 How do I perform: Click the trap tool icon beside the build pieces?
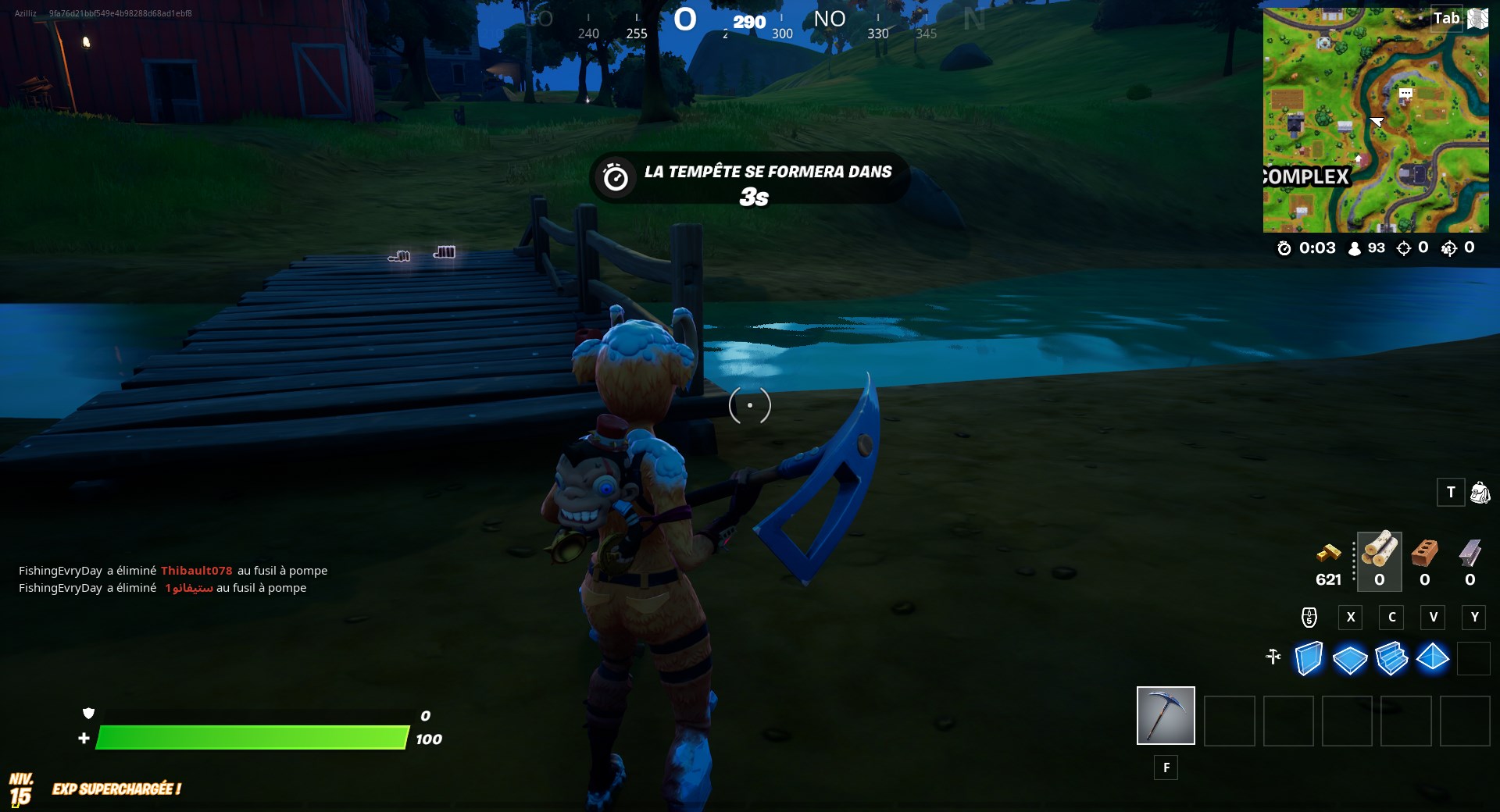[x=1272, y=658]
